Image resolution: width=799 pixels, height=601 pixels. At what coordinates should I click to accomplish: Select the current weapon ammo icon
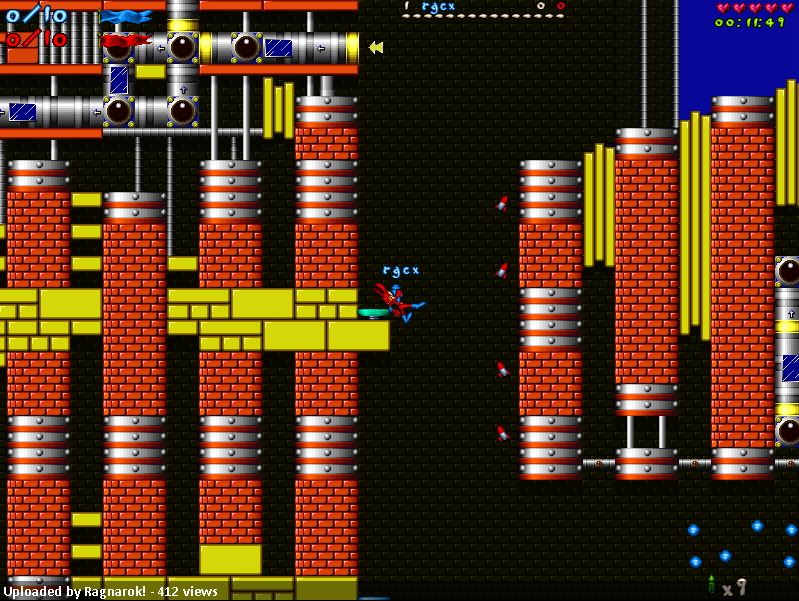coord(711,584)
